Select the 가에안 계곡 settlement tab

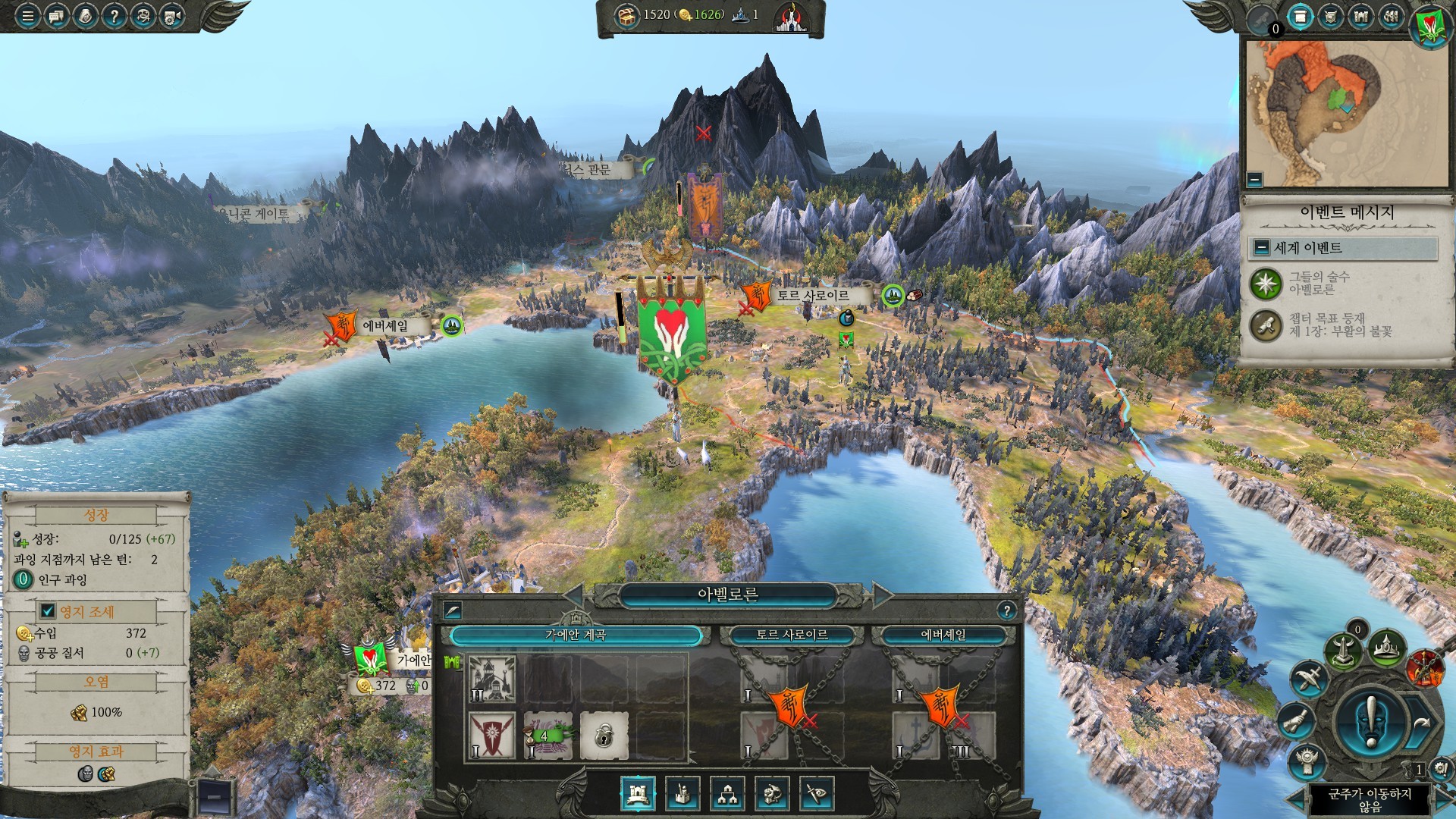click(576, 635)
